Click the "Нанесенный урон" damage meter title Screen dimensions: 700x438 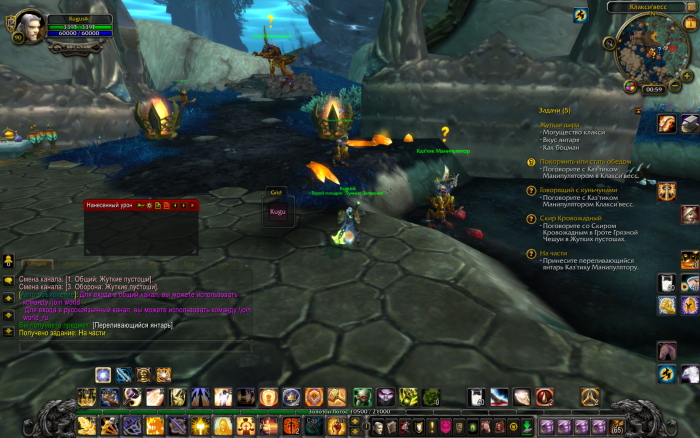click(x=109, y=205)
